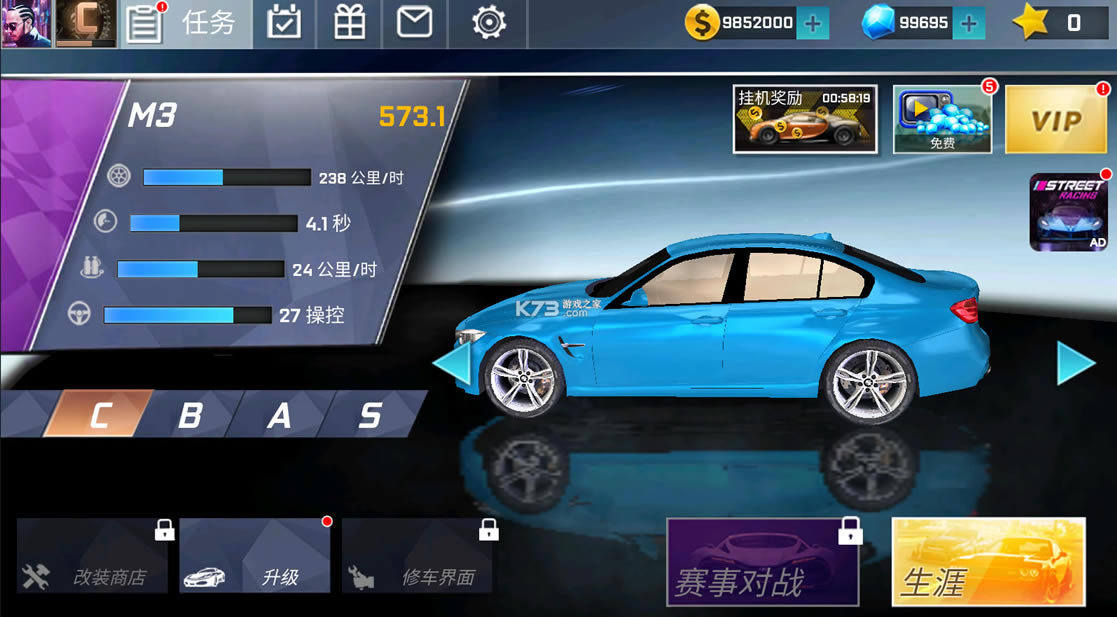Enter 生涯 career mode
The image size is (1117, 617).
pyautogui.click(x=988, y=562)
